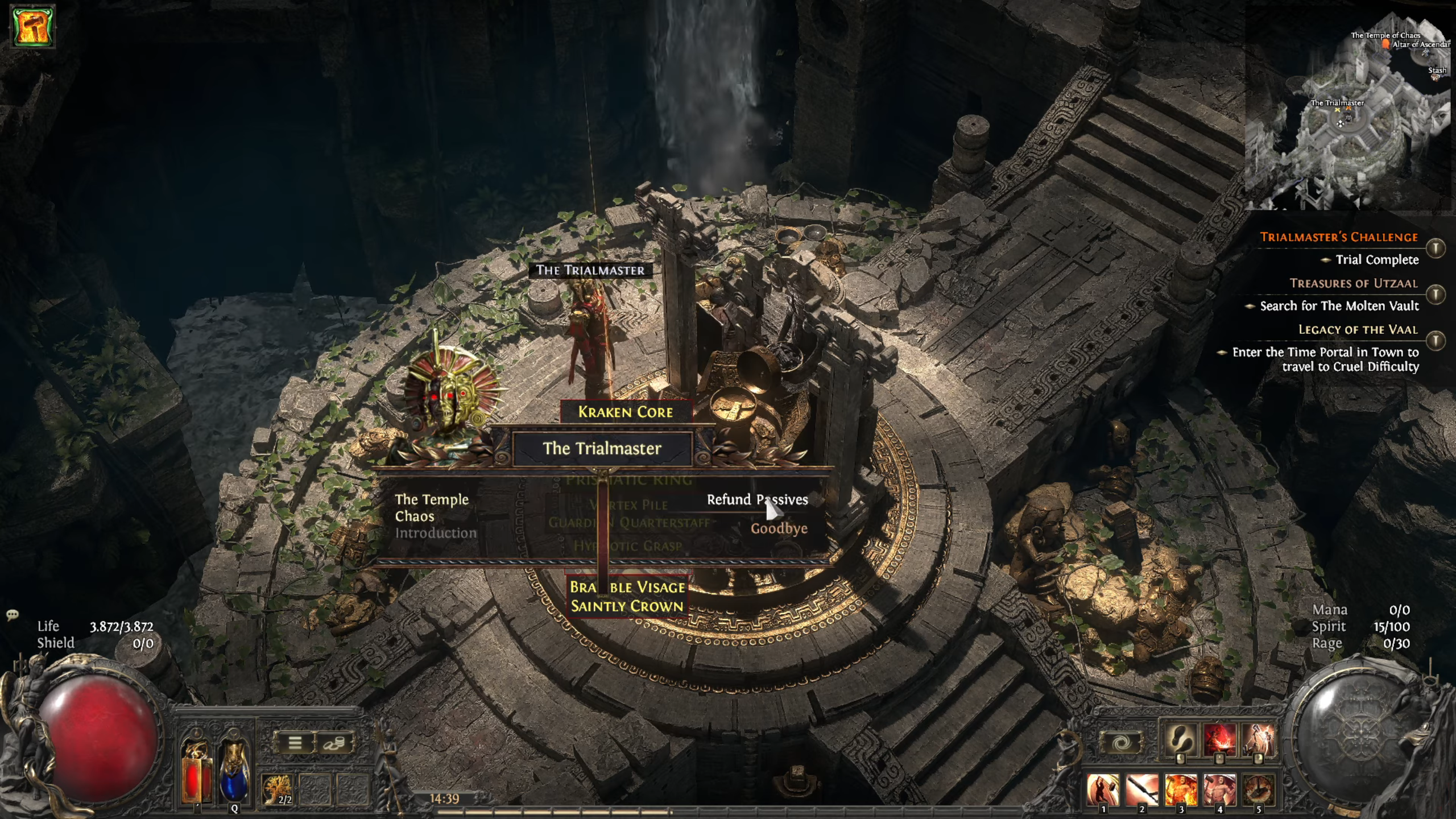Toggle the Legacy of the Vaal quest marker
Screen dimensions: 1456x819
[x=1436, y=340]
